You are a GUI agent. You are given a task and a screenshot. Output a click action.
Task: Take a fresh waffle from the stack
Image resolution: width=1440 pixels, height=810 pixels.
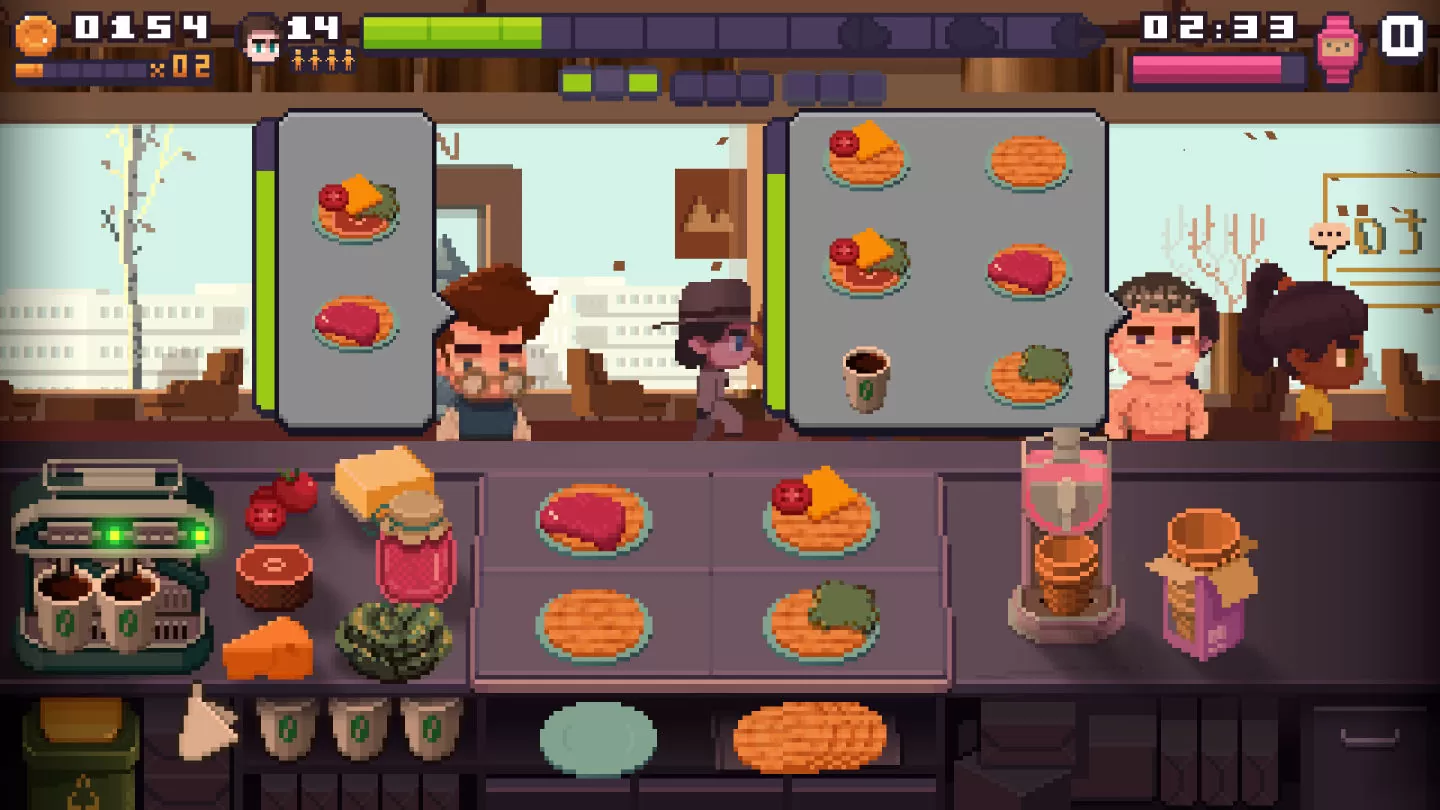[x=809, y=737]
